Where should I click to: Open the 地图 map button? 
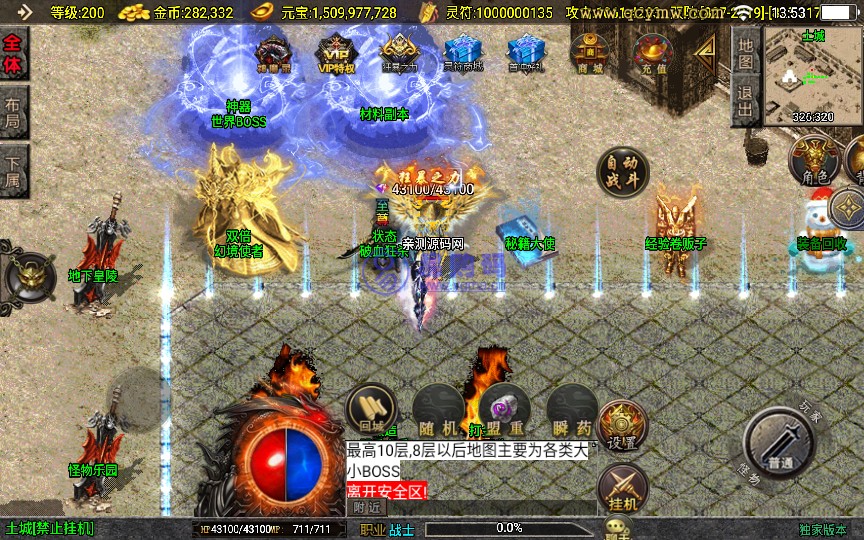(745, 52)
